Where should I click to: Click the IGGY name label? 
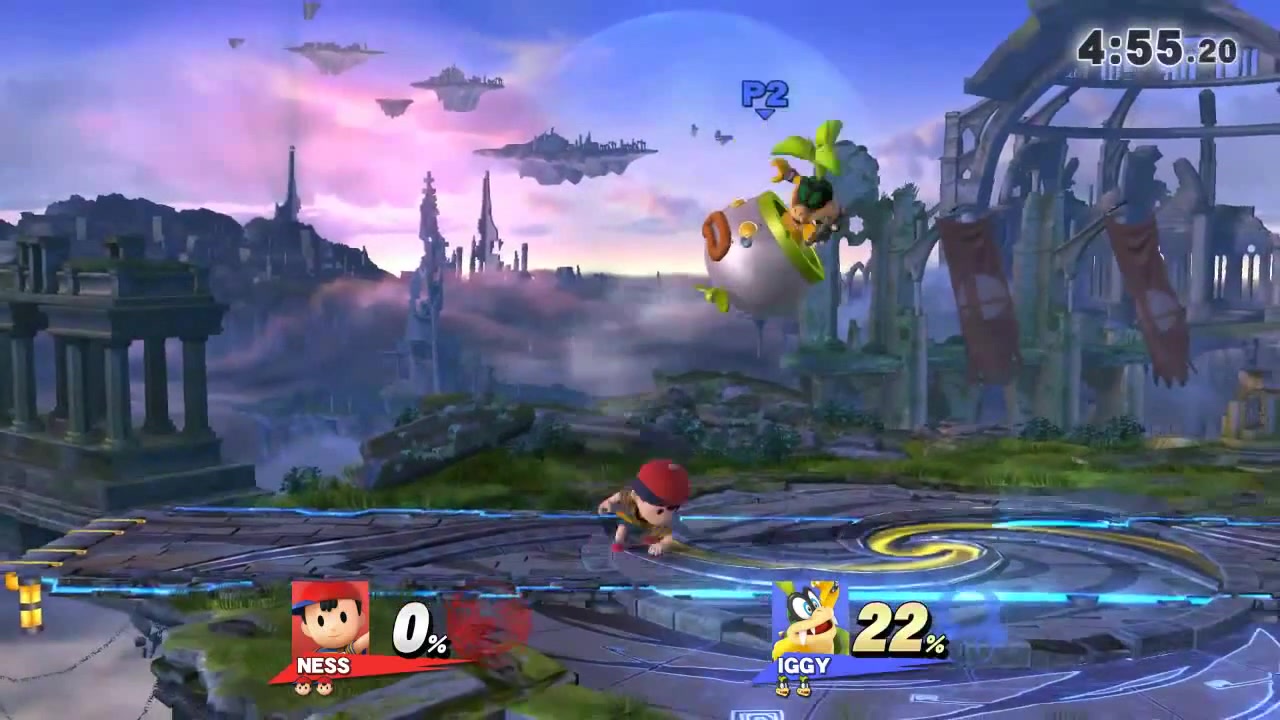click(803, 664)
